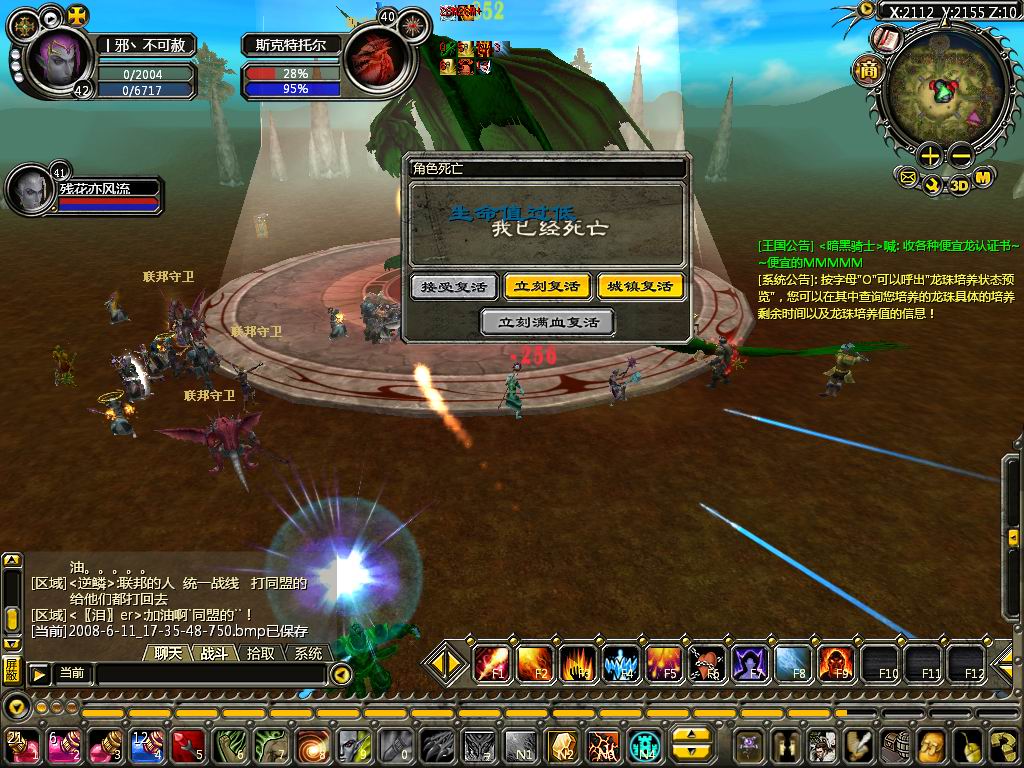Toggle the 3D view button

[x=959, y=185]
